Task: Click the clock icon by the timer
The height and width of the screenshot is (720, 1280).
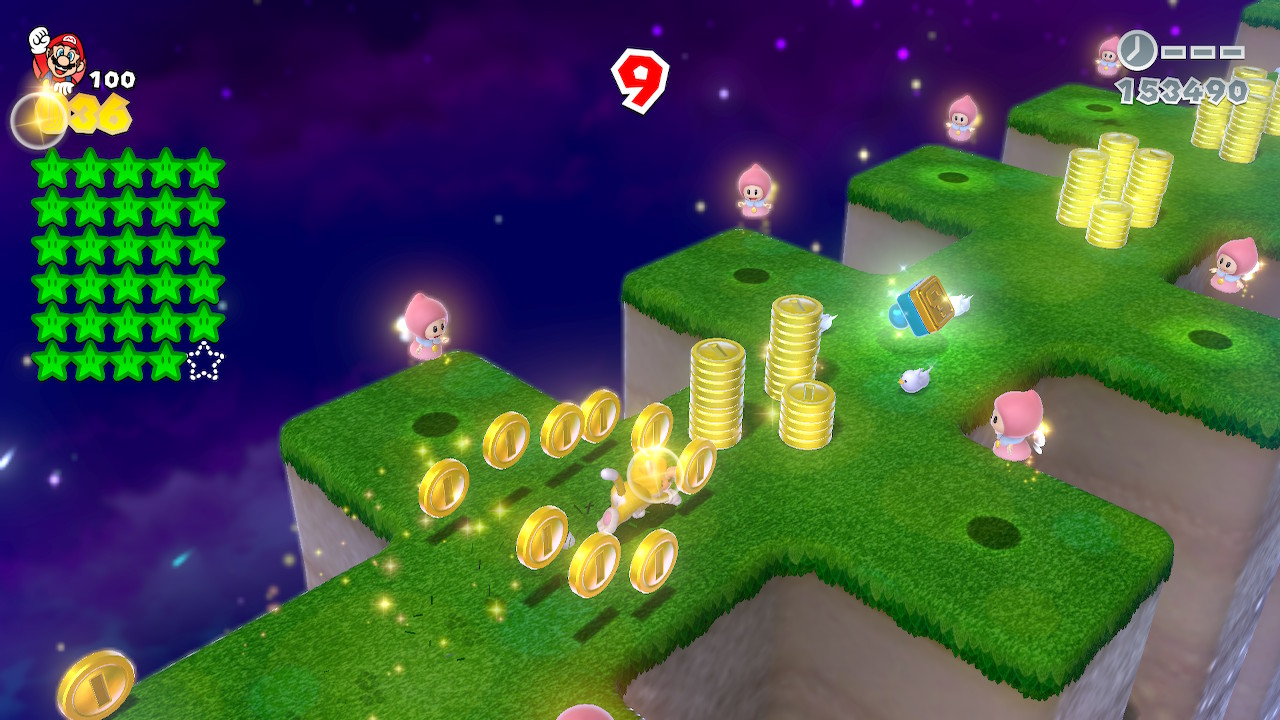Action: (1137, 50)
